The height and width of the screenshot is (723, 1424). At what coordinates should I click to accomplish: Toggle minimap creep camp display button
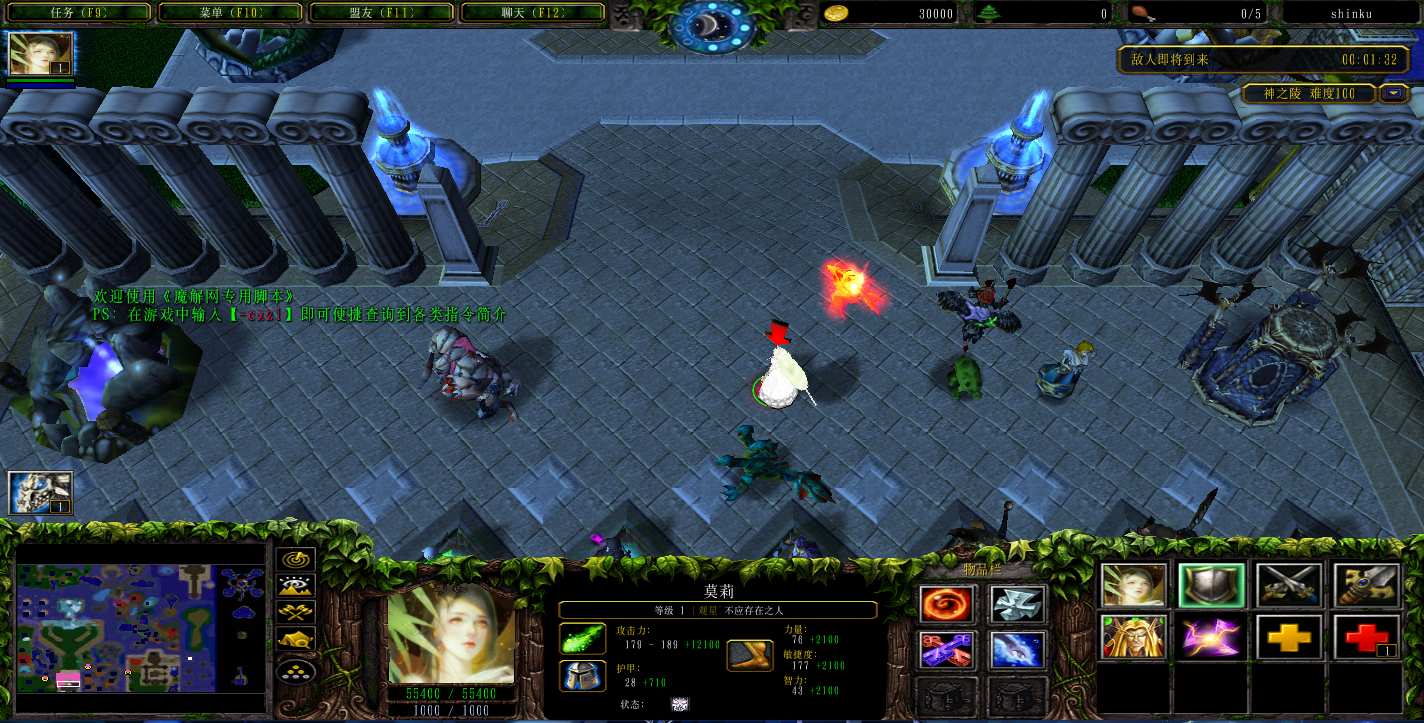pyautogui.click(x=297, y=639)
